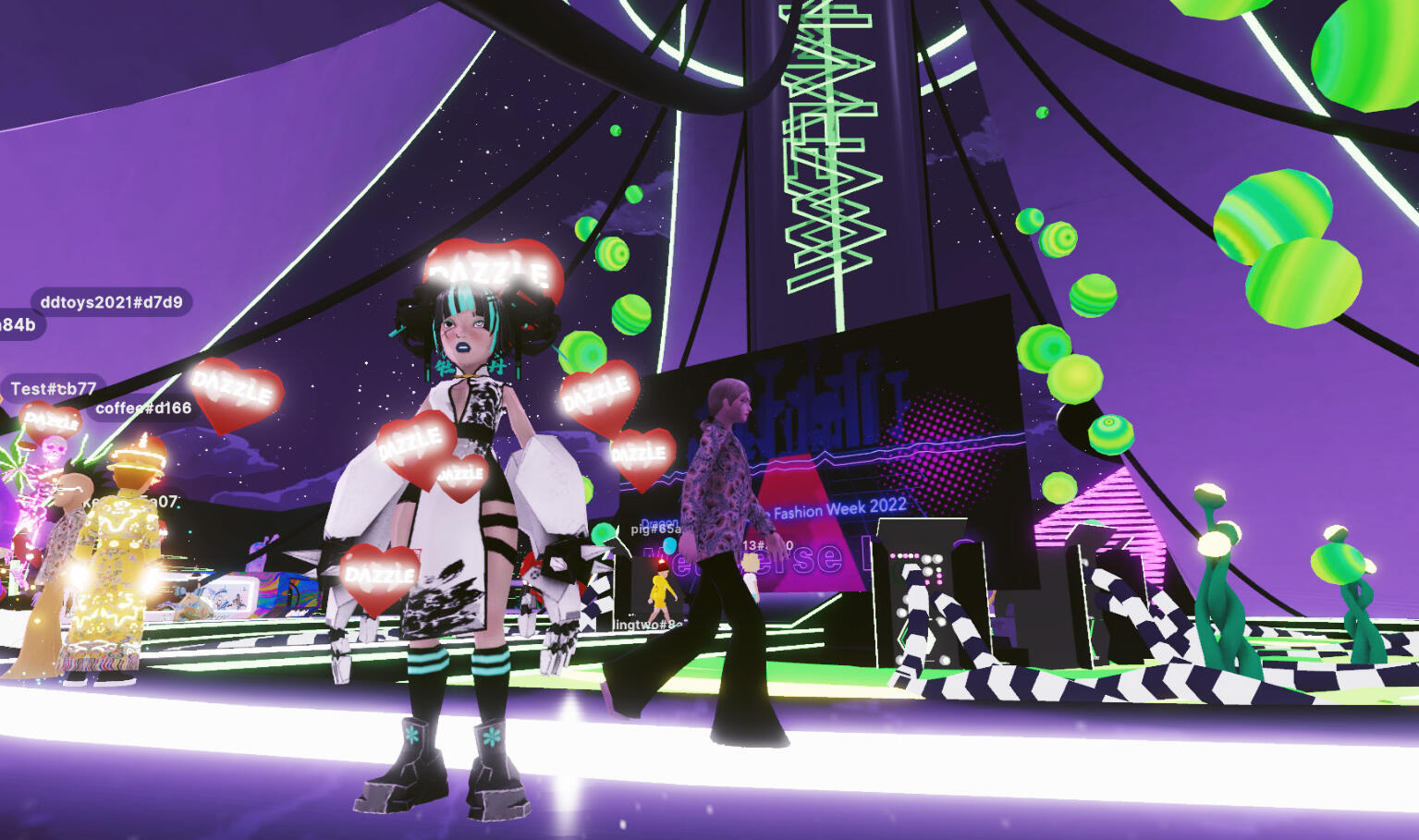Open the coffee#d166 player name tag
The width and height of the screenshot is (1419, 840).
(x=143, y=408)
